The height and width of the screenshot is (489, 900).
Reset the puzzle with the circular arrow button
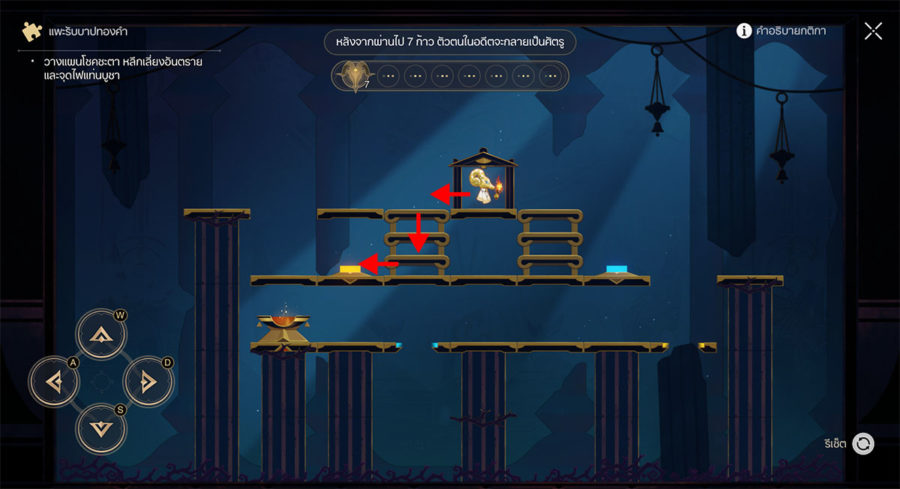click(x=863, y=443)
